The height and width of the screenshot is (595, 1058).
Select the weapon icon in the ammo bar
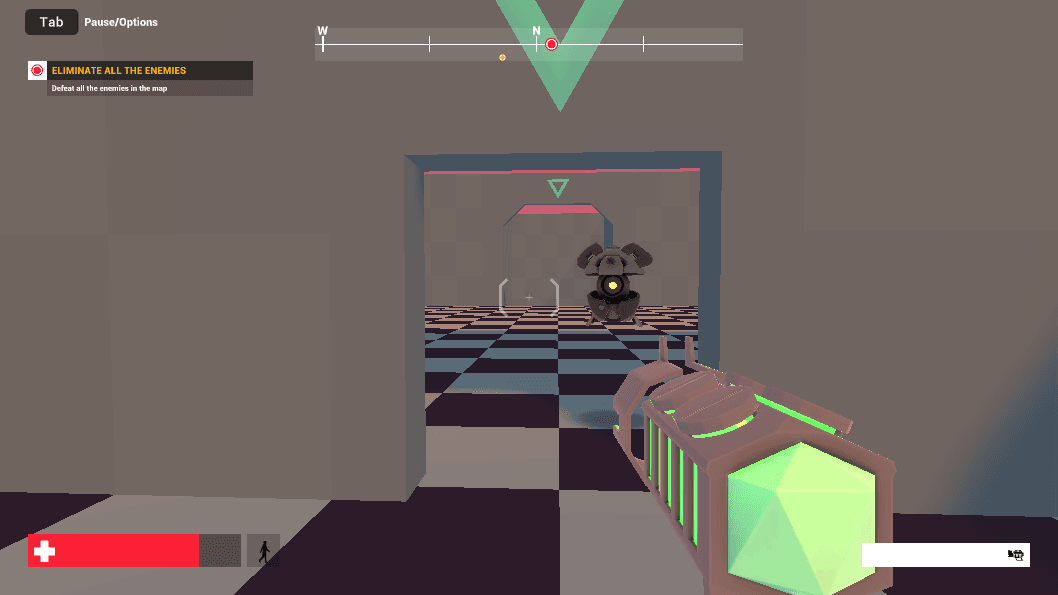click(1016, 555)
